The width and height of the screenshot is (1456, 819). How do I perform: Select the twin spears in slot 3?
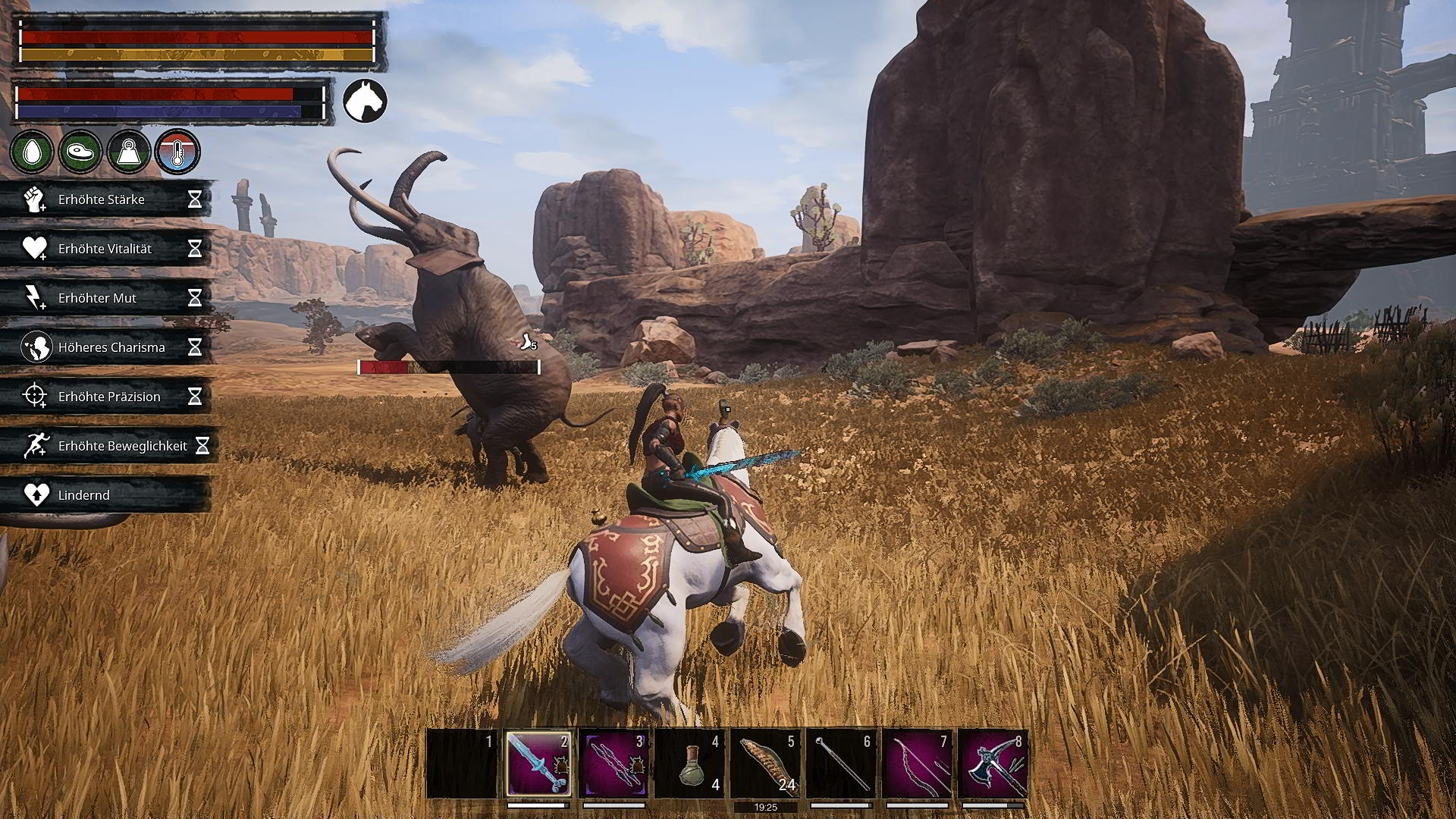(613, 763)
